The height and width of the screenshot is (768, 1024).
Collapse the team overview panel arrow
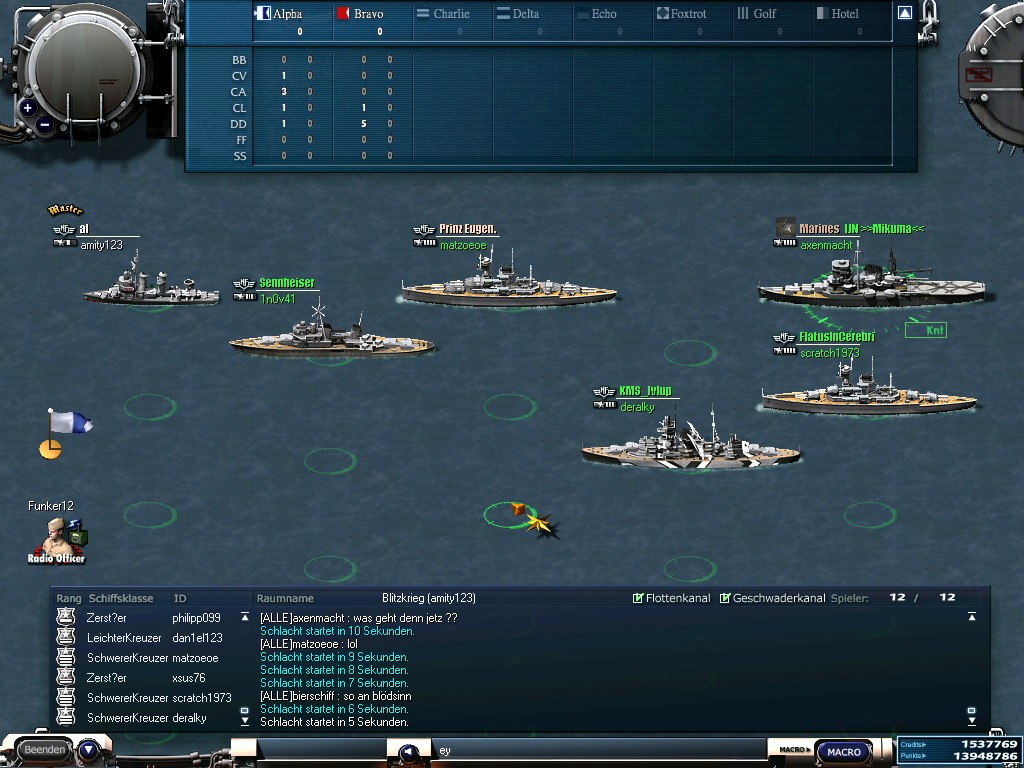[904, 13]
